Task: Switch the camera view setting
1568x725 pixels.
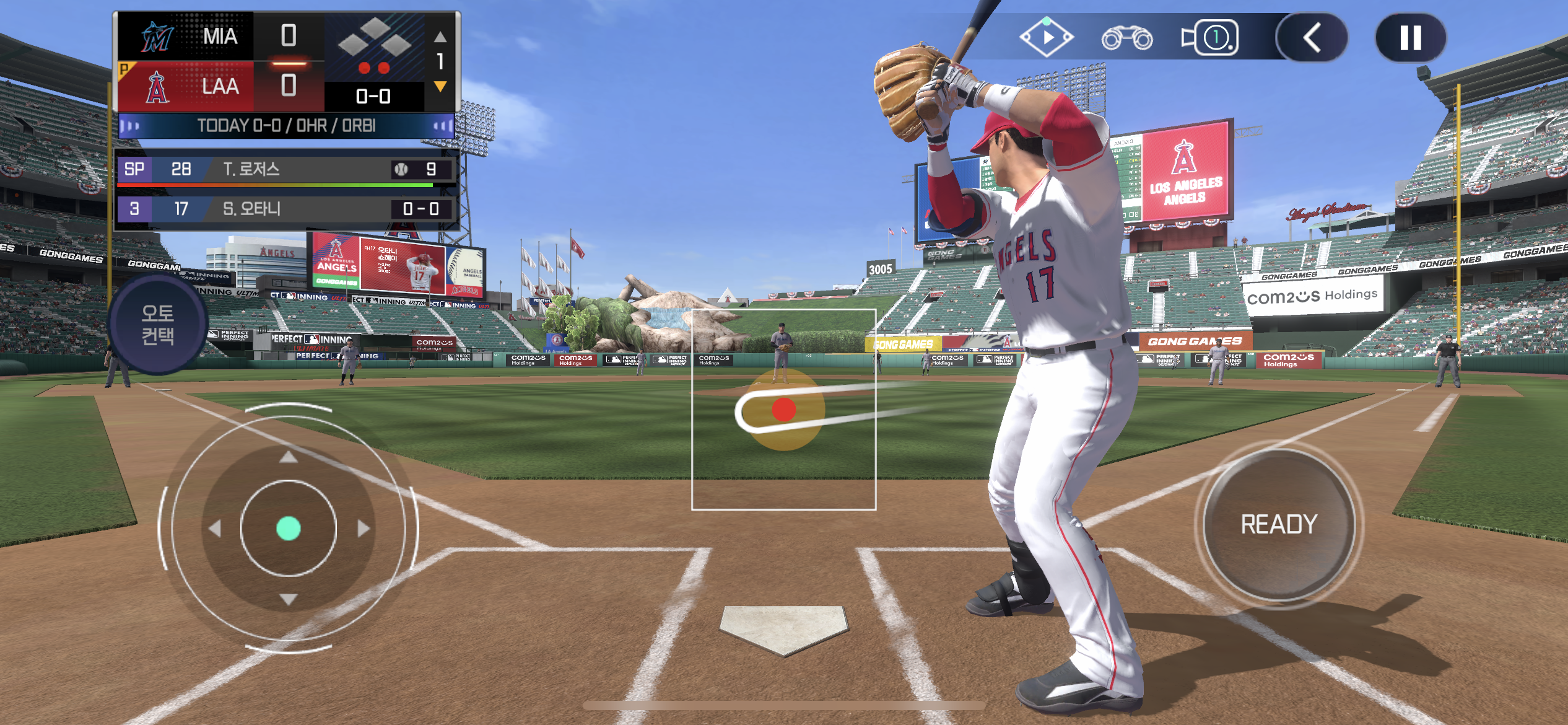Action: tap(1211, 38)
